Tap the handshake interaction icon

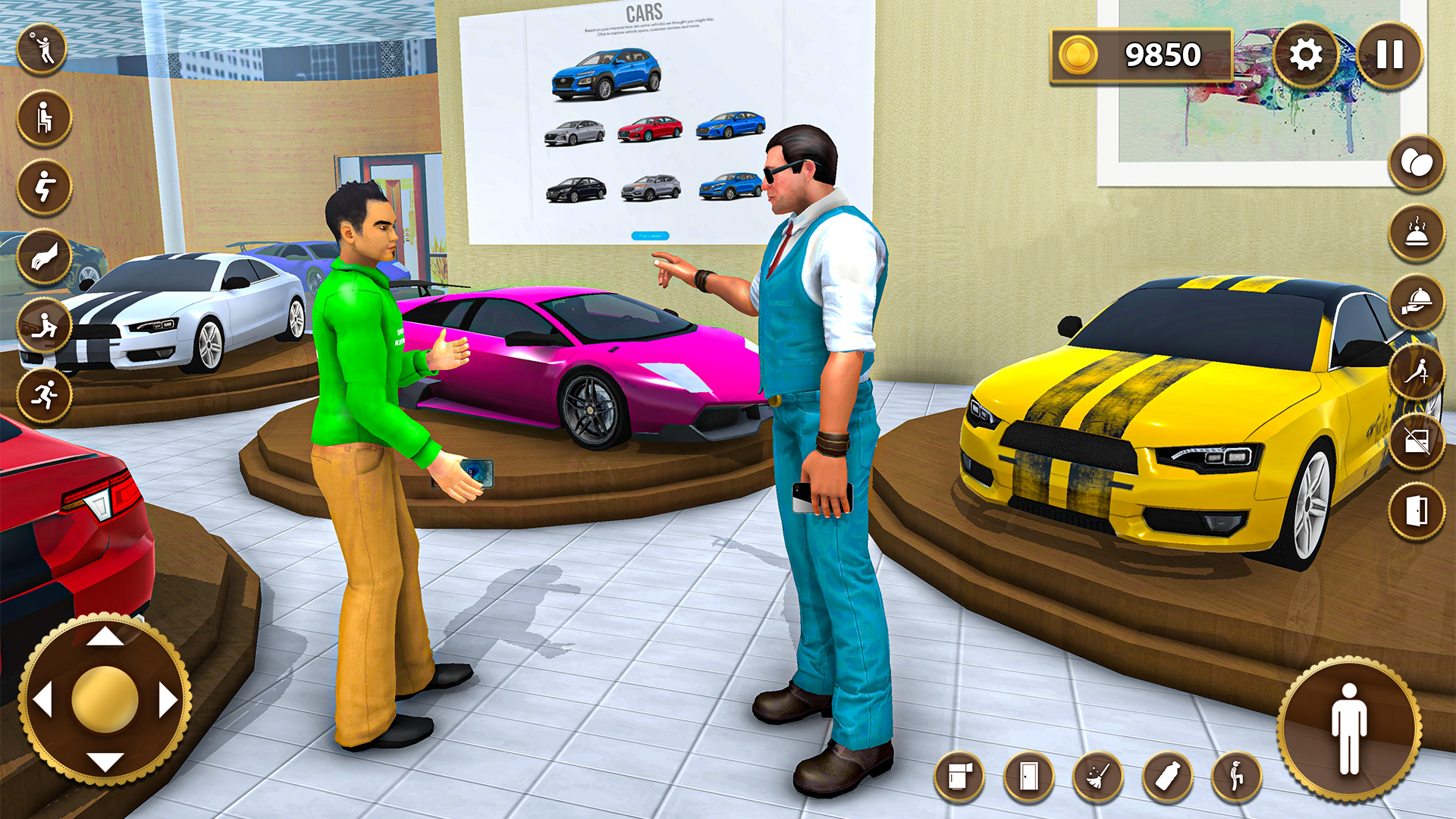pyautogui.click(x=45, y=256)
